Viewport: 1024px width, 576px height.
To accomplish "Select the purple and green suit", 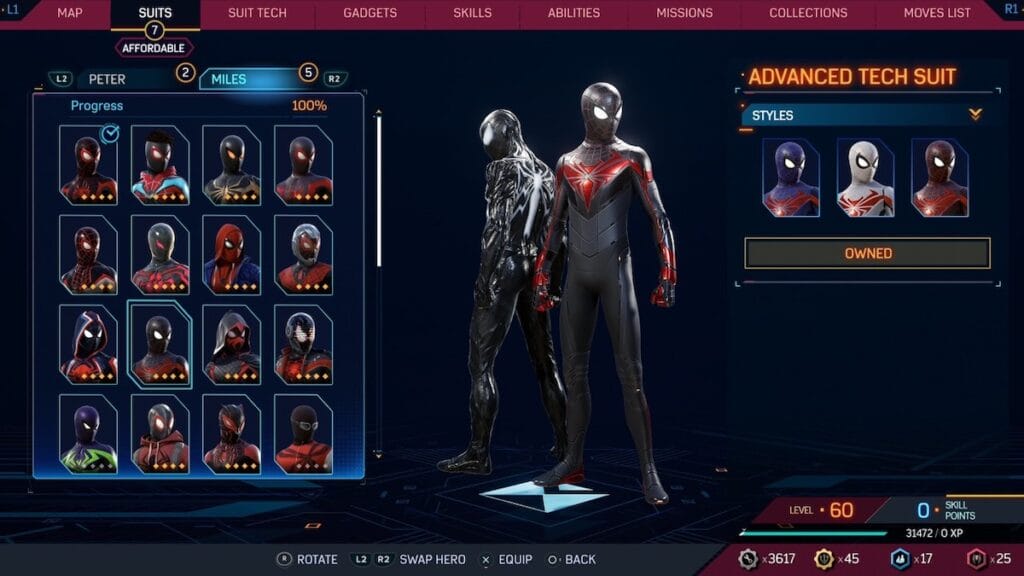I will coord(88,434).
